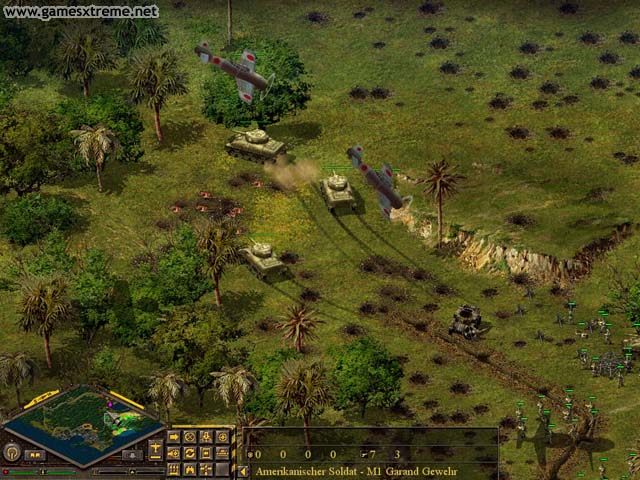Click the round dial button beside minimap
The height and width of the screenshot is (480, 640).
click(13, 452)
